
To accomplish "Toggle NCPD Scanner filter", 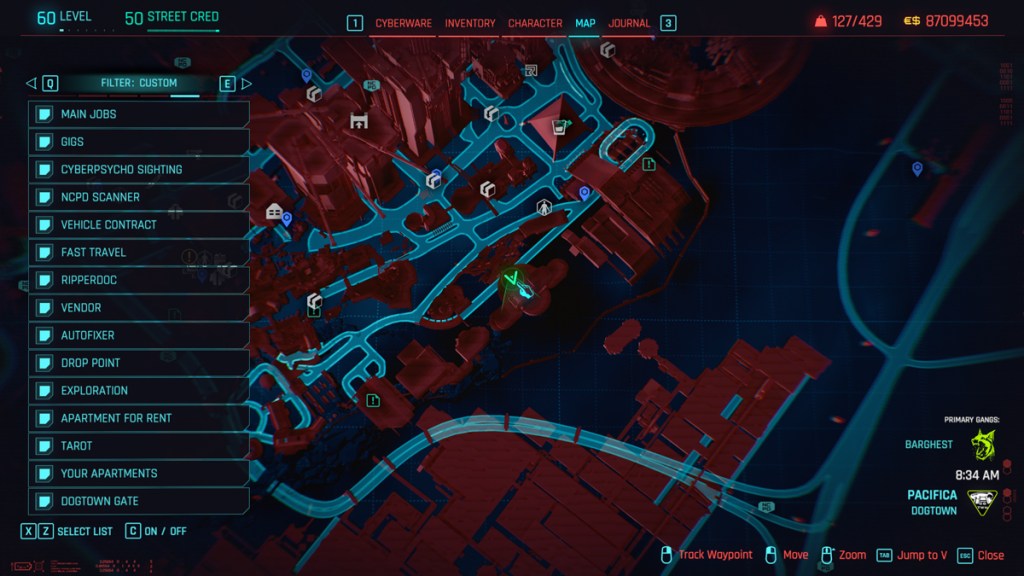I will [x=139, y=197].
